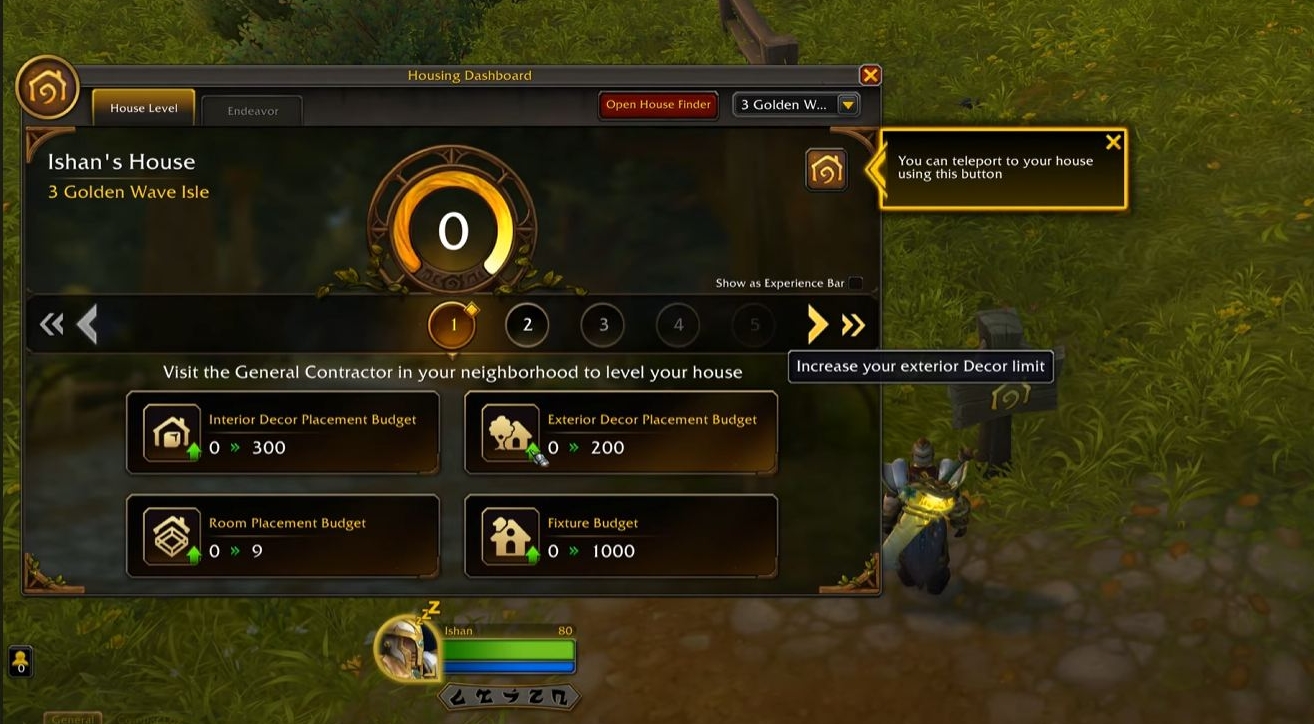Screen dimensions: 1314x724
Task: Switch to the Endeavor tab
Action: (x=252, y=110)
